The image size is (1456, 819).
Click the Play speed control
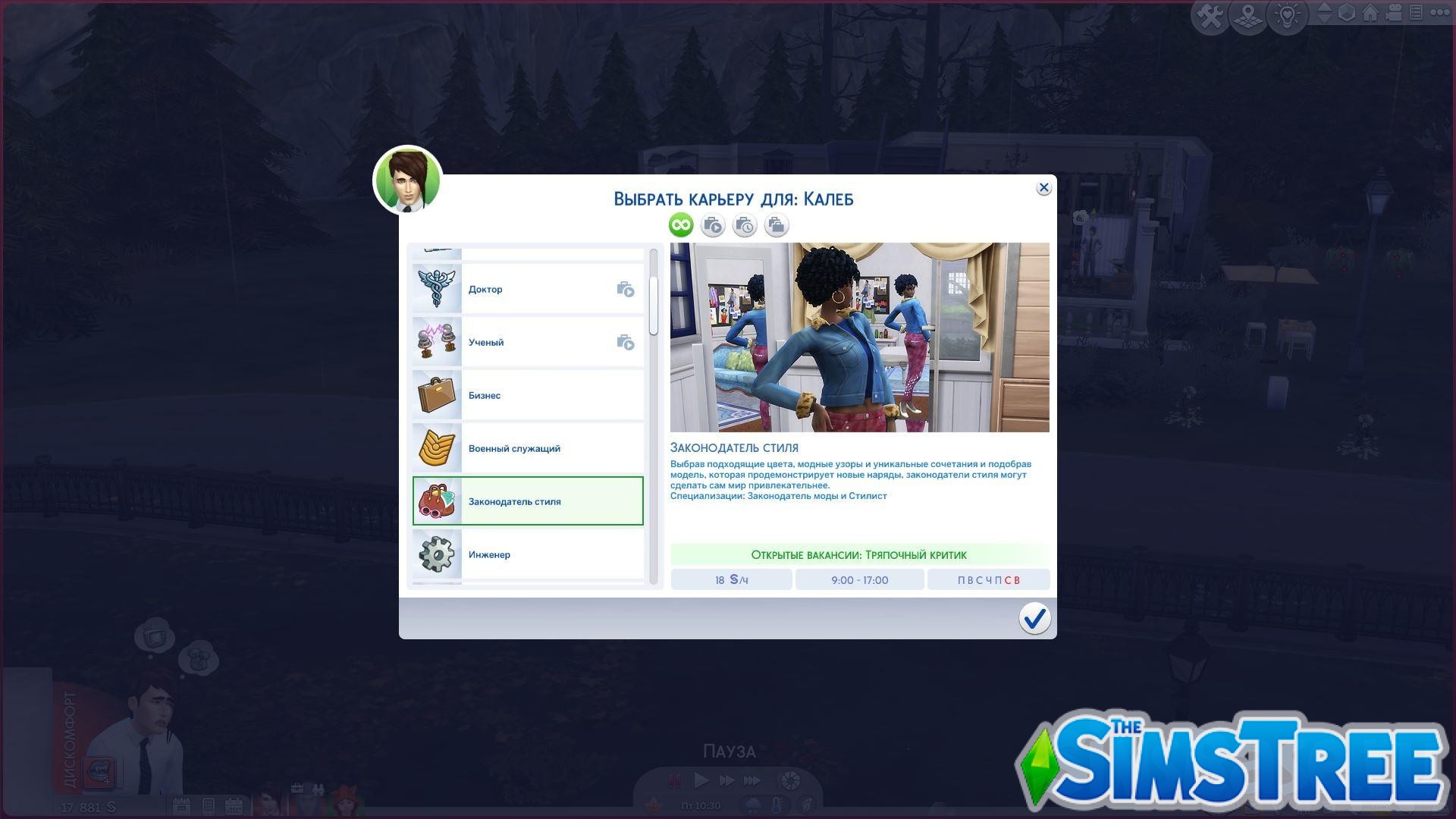[701, 780]
